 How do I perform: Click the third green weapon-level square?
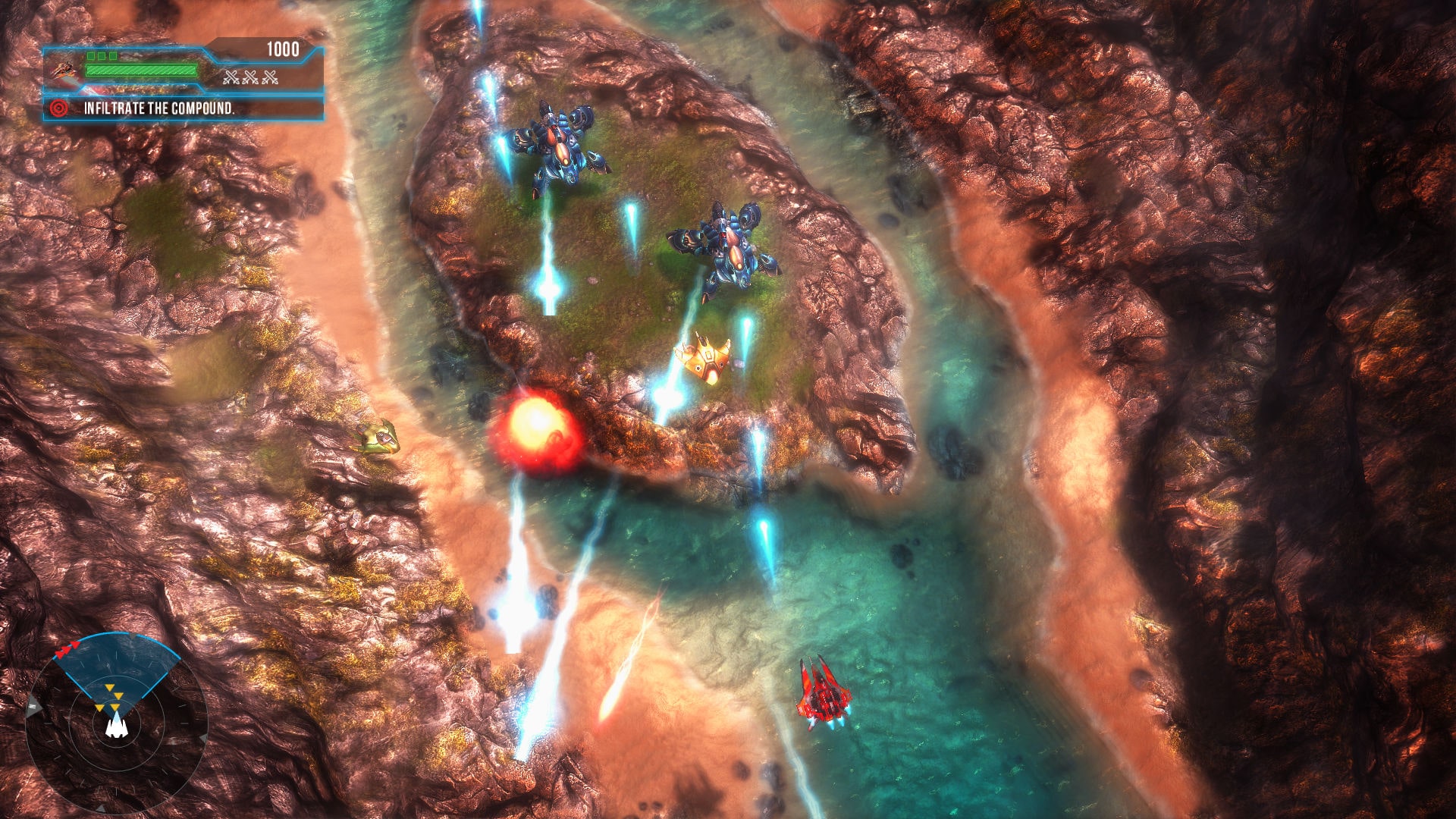(112, 55)
